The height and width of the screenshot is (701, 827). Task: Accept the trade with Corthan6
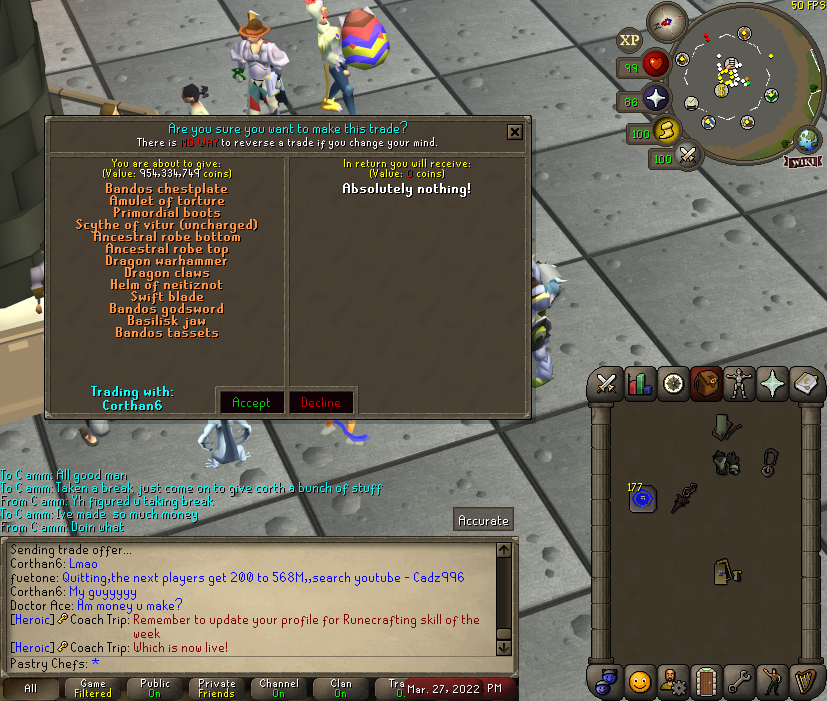tap(251, 402)
